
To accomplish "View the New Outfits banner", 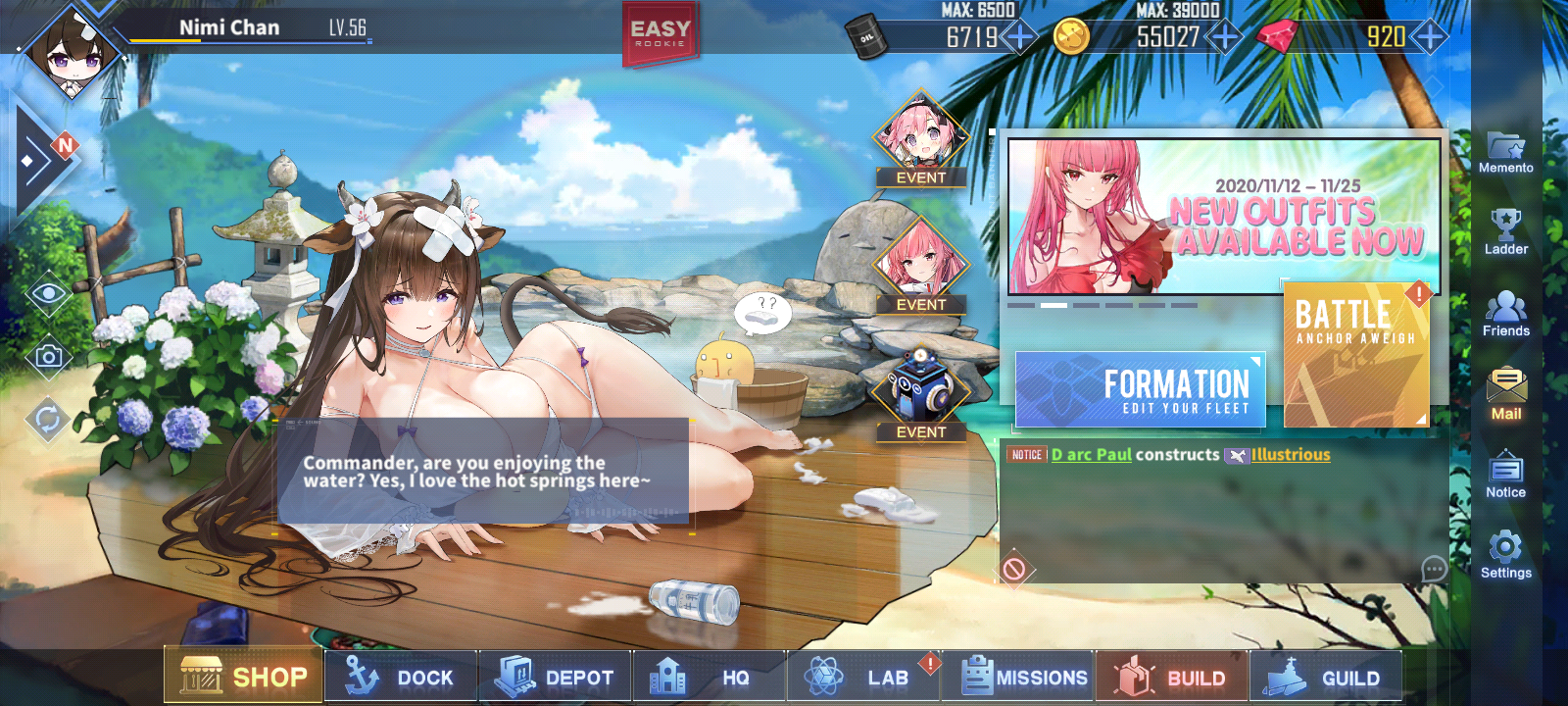I will (1224, 217).
